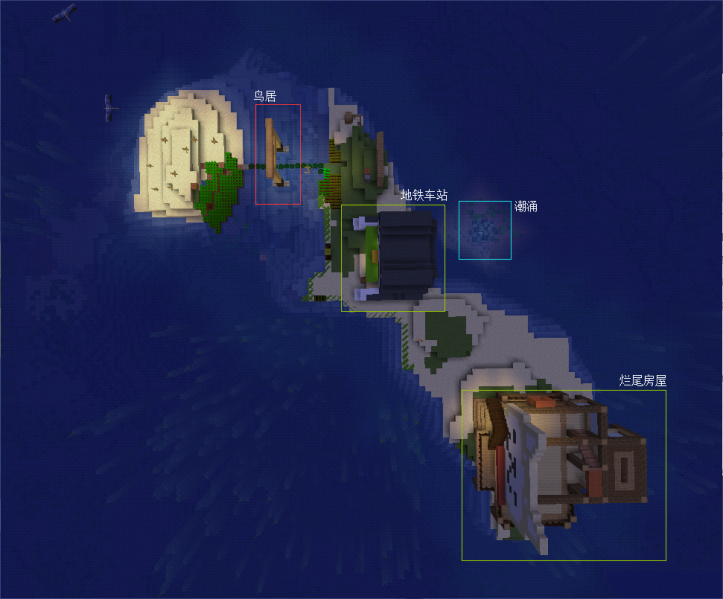Screen dimensions: 723x599
Task: Select the 烂尾房屋 region marker
Action: (563, 475)
